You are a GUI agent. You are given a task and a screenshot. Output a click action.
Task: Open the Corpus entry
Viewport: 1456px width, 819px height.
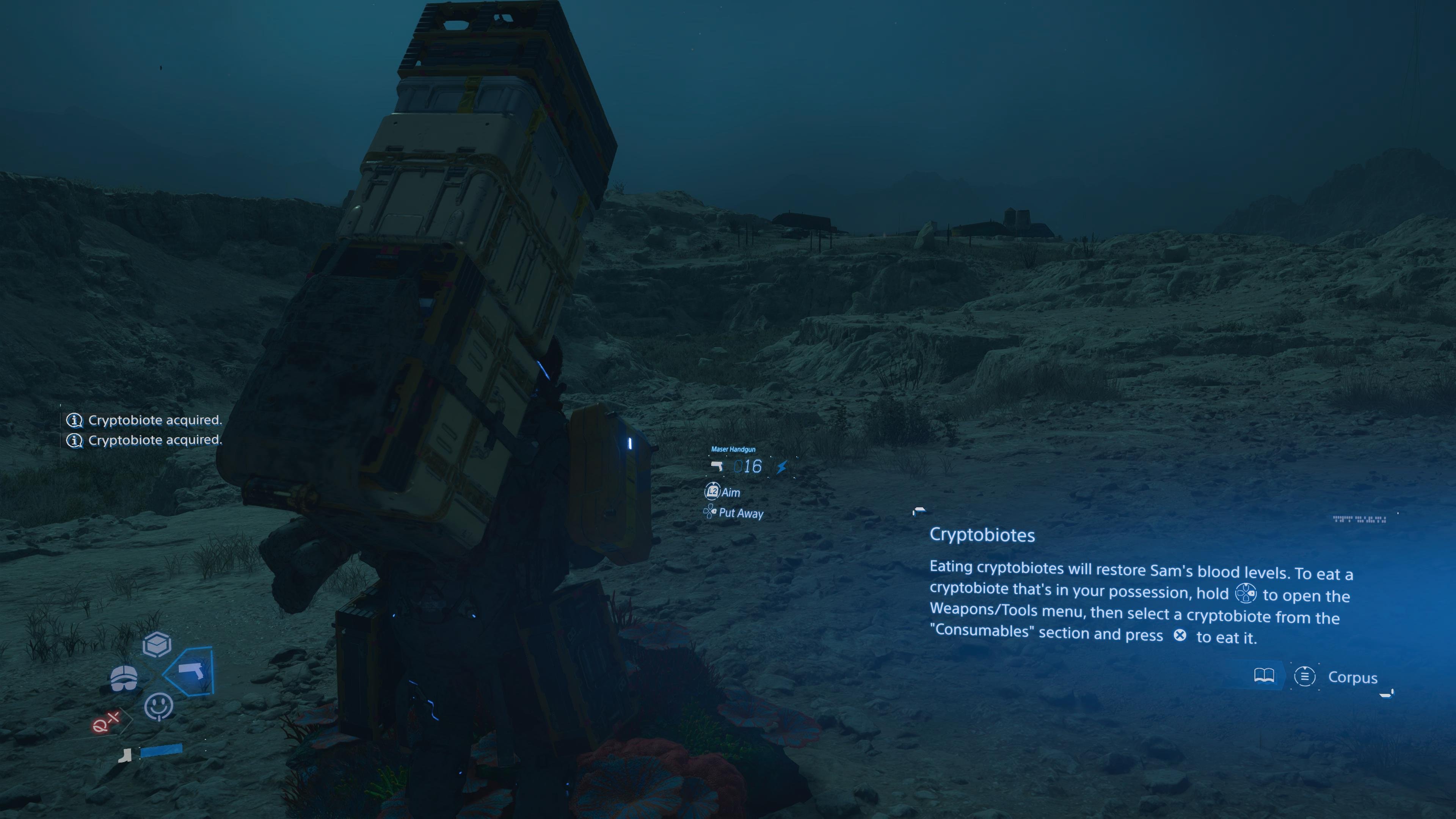pos(1352,677)
